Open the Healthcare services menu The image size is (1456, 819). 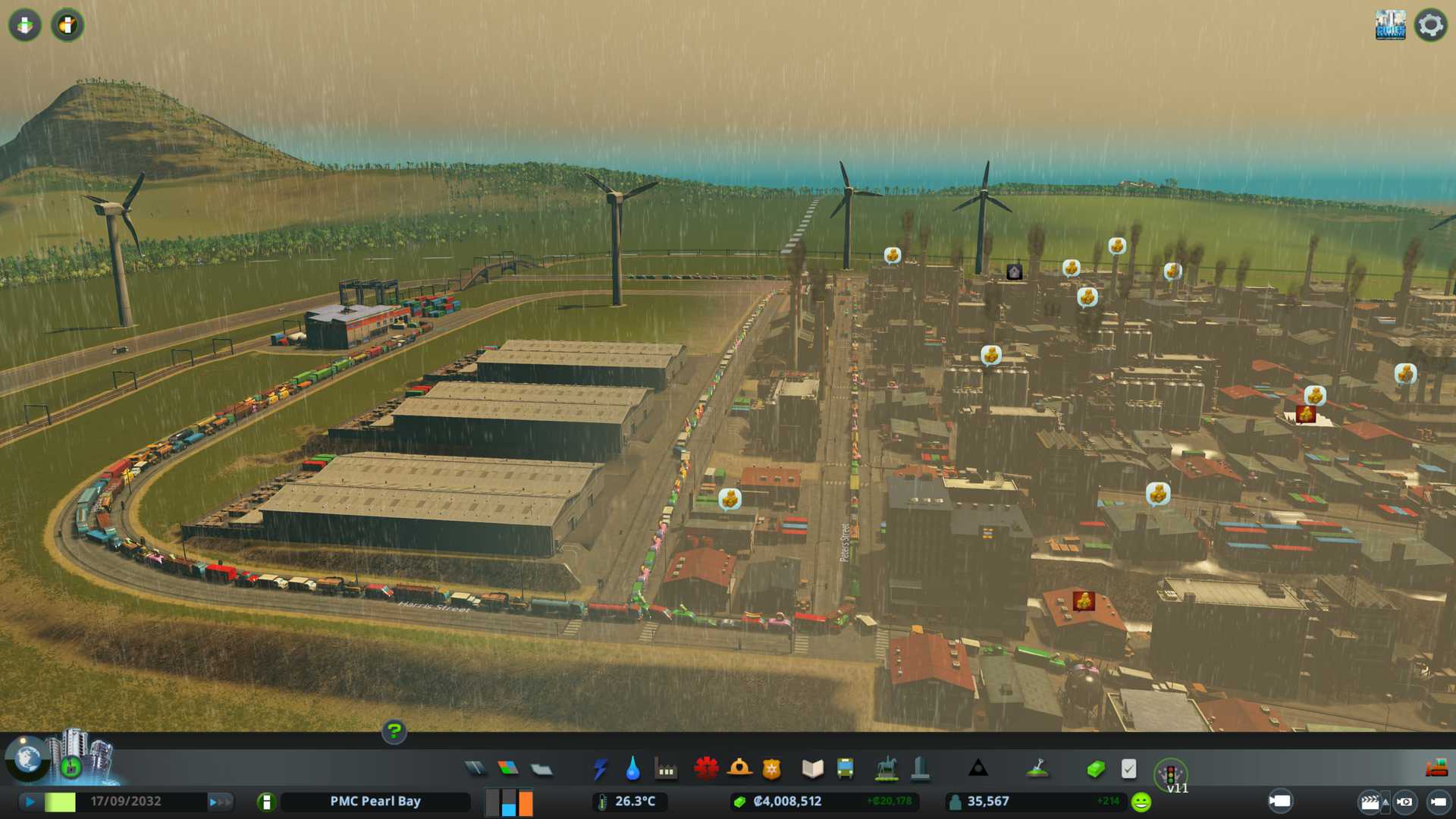click(x=706, y=768)
